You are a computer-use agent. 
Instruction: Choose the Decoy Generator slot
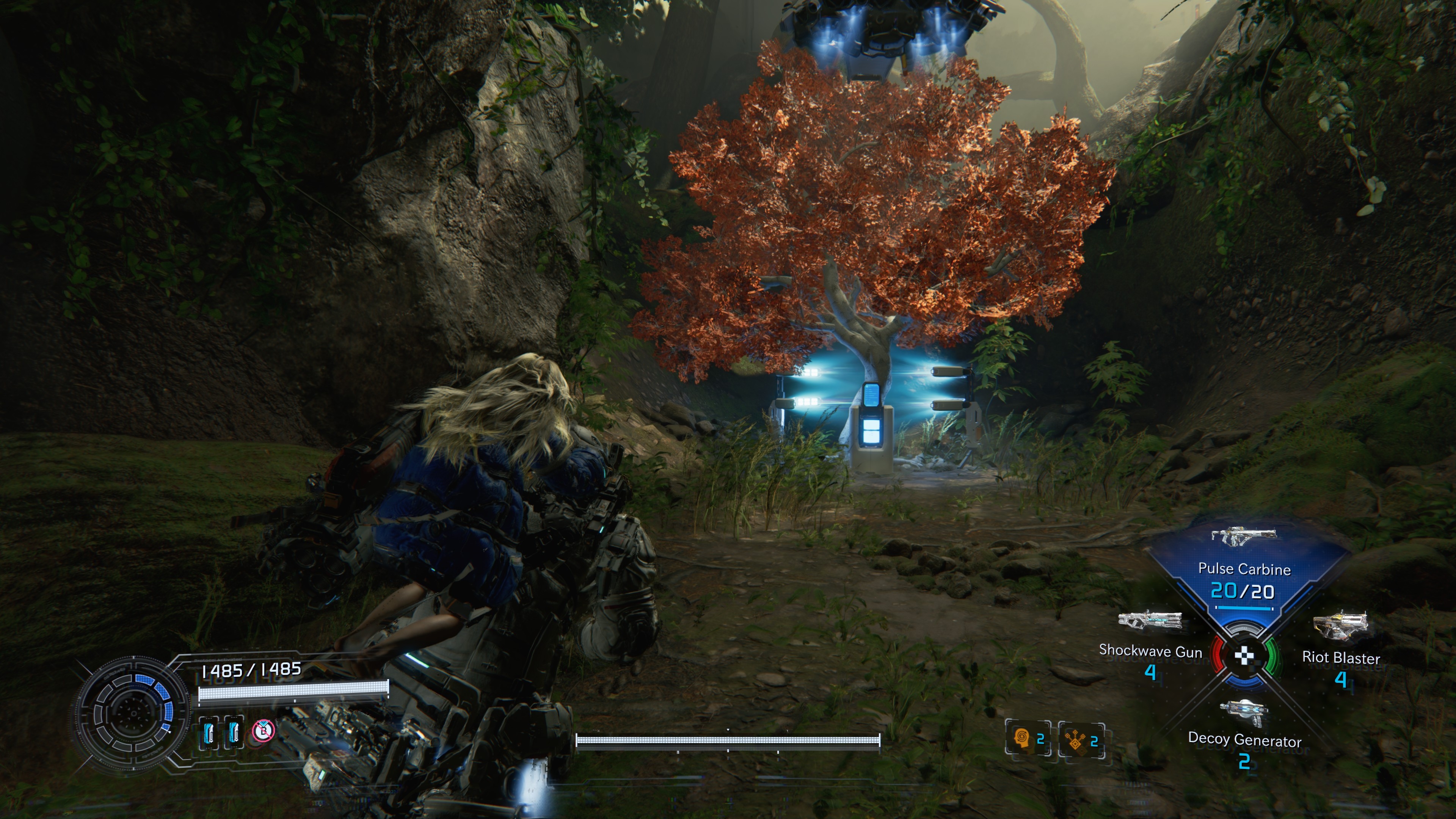1244,729
